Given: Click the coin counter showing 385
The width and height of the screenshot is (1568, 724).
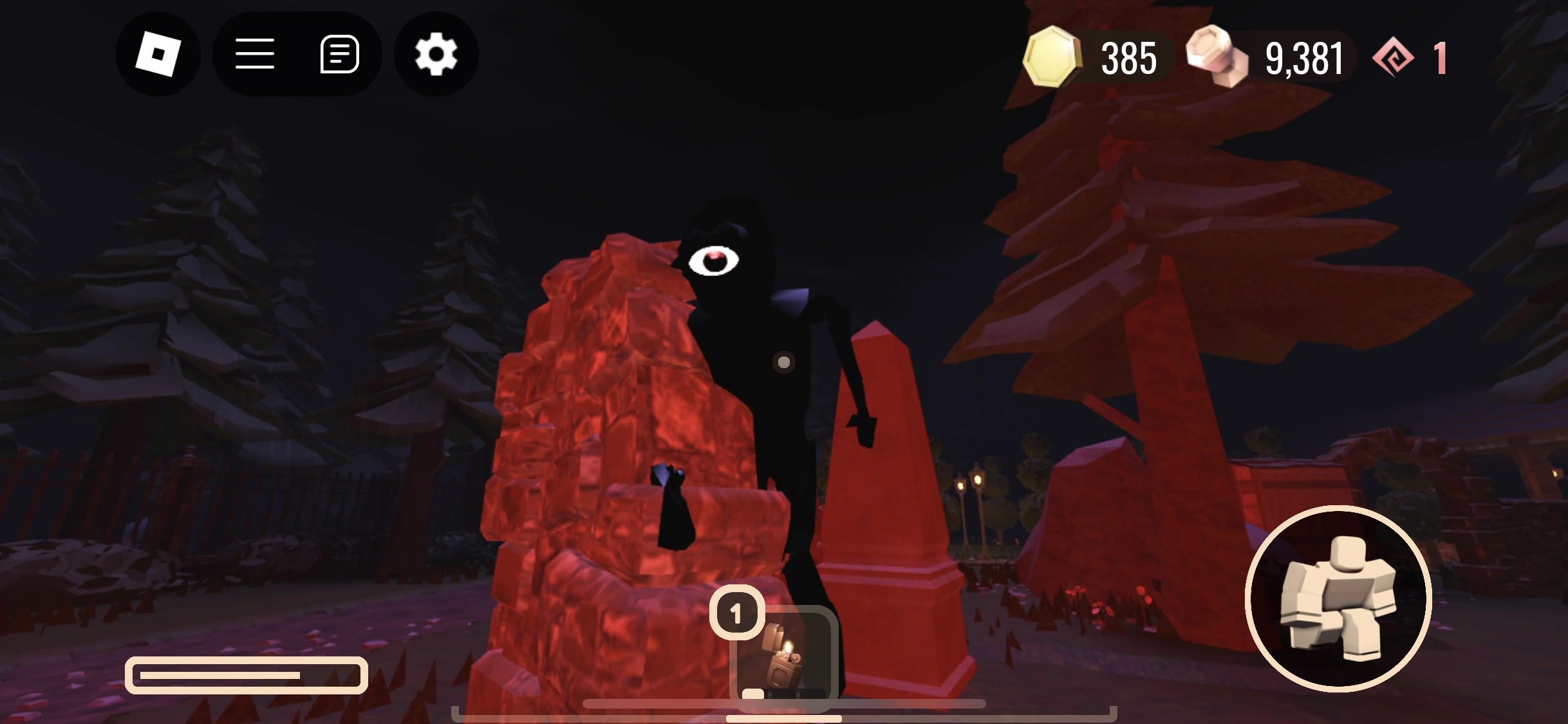Looking at the screenshot, I should [1130, 58].
